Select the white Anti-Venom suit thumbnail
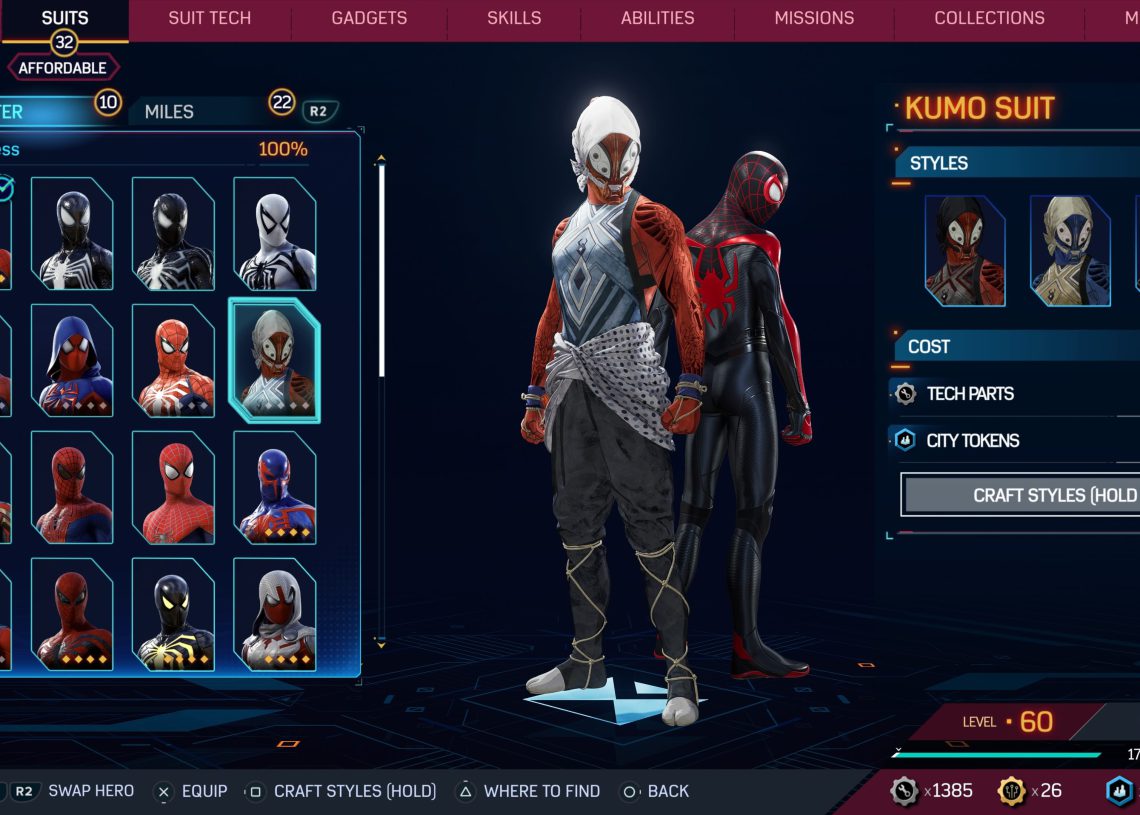 coord(274,234)
